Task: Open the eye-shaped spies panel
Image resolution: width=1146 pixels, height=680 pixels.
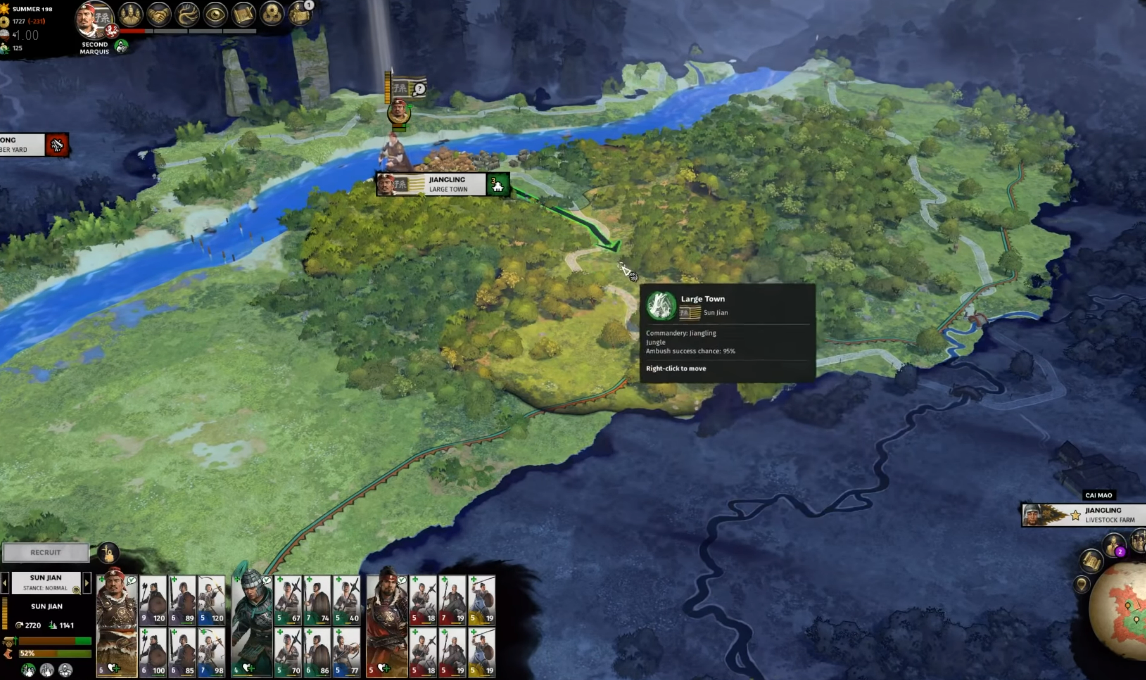Action: coord(215,14)
